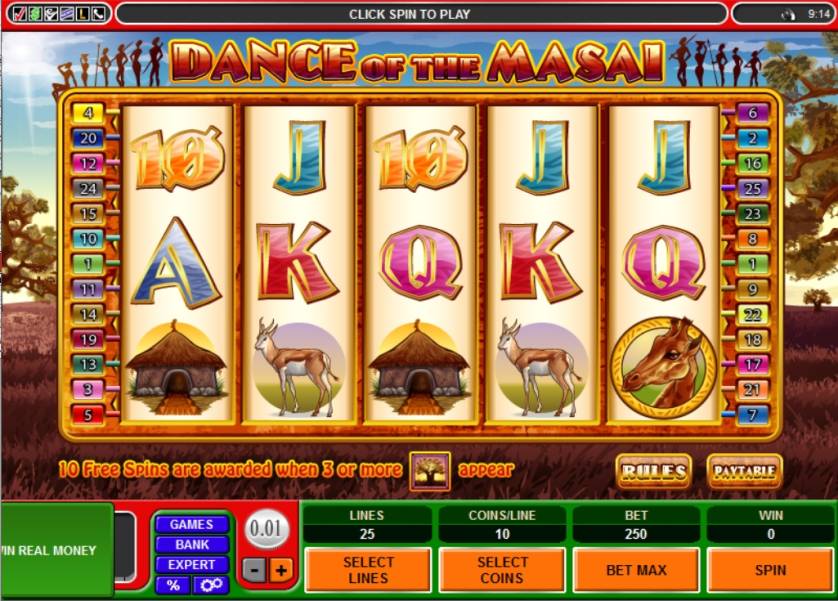Spin the reels with the SPIN button
Image resolution: width=838 pixels, height=601 pixels.
pos(770,570)
